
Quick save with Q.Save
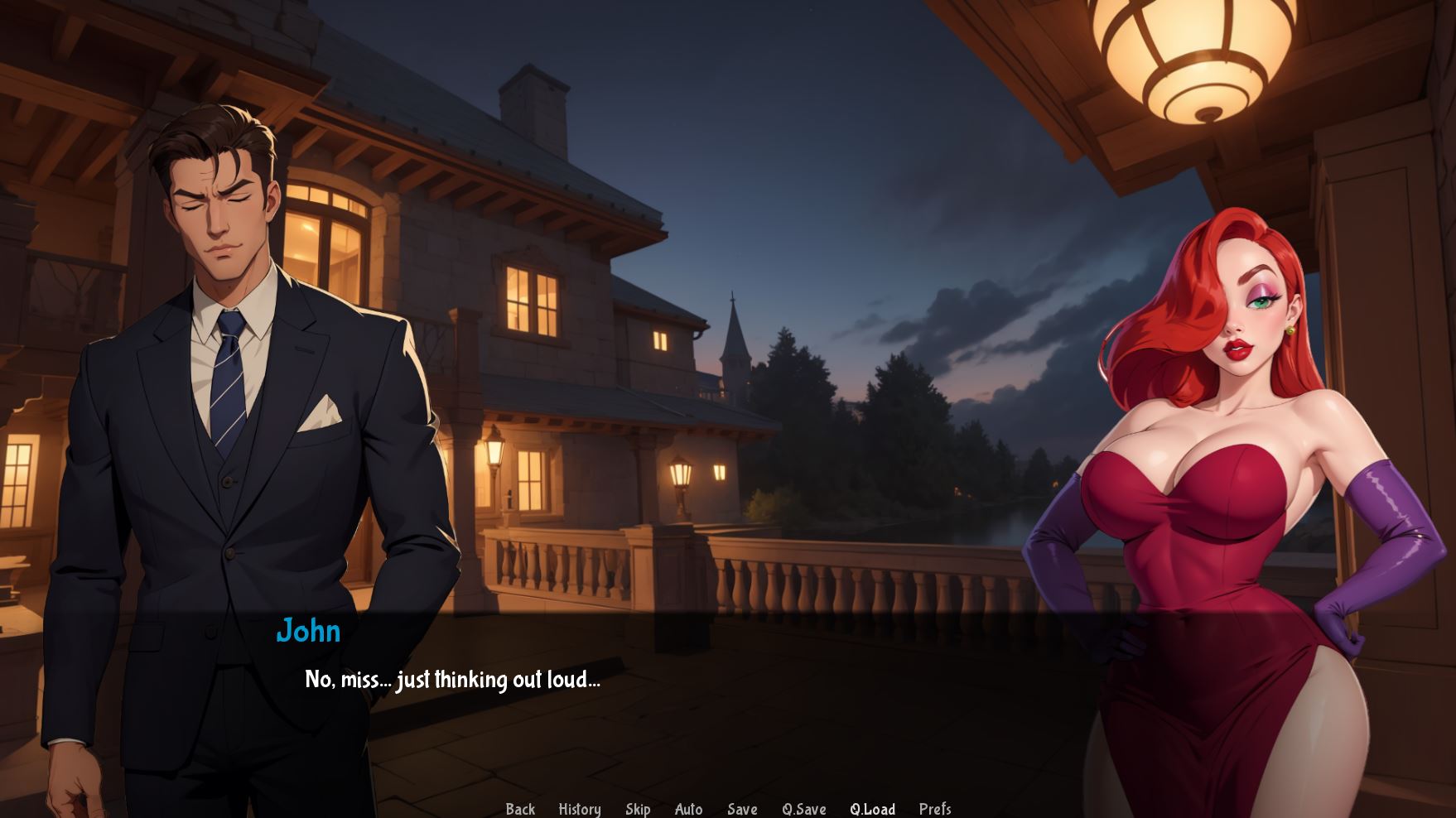pyautogui.click(x=804, y=809)
